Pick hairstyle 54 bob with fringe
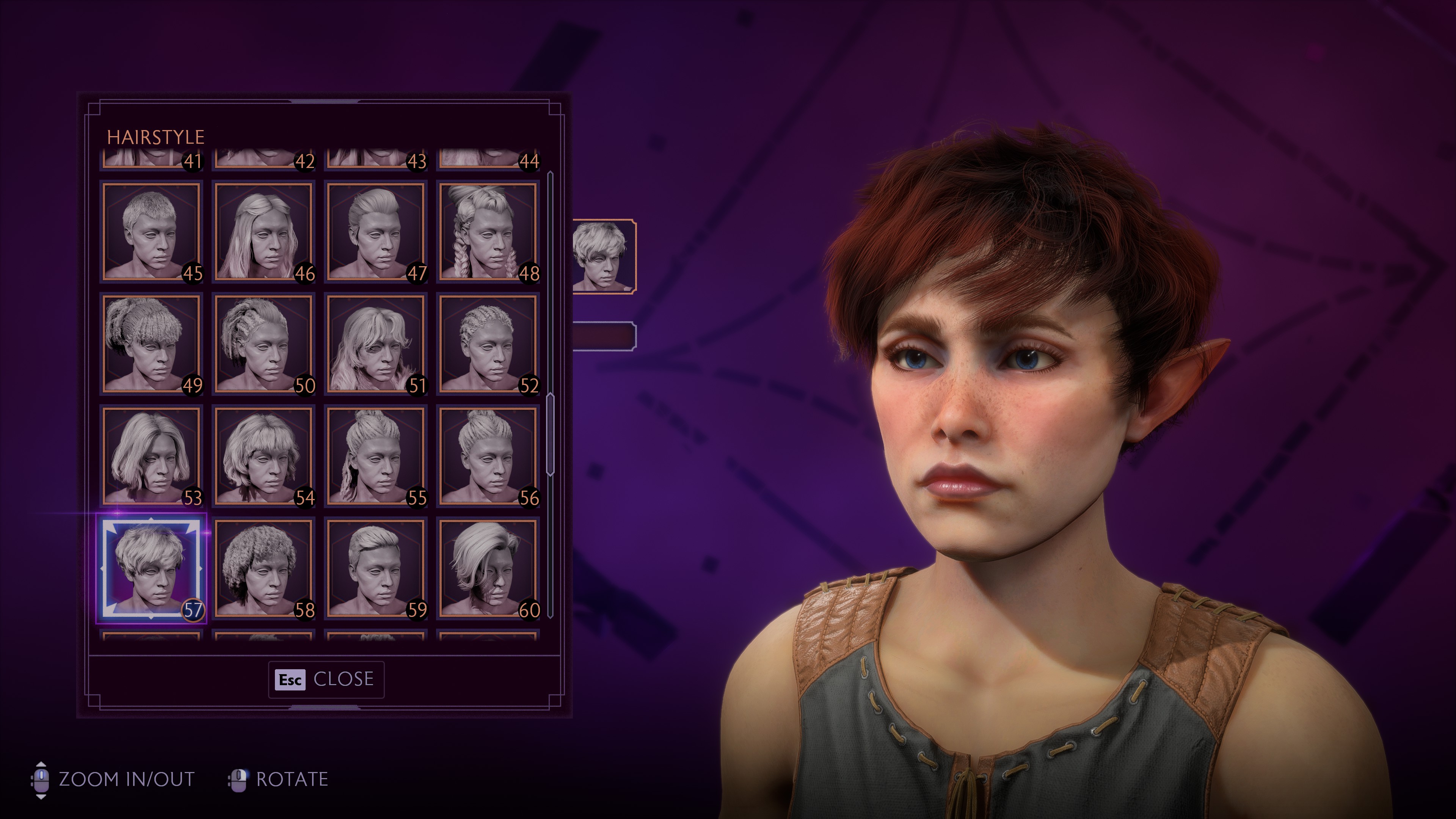The height and width of the screenshot is (819, 1456). click(264, 455)
